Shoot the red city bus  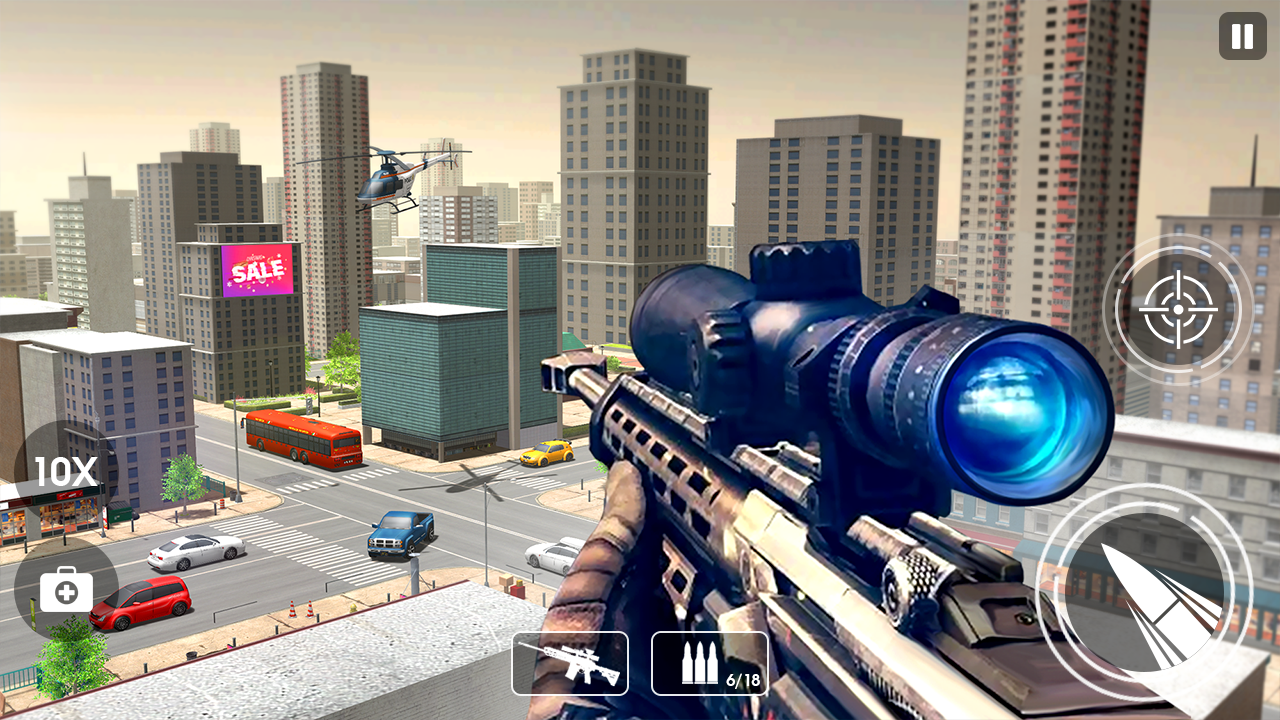tap(300, 440)
